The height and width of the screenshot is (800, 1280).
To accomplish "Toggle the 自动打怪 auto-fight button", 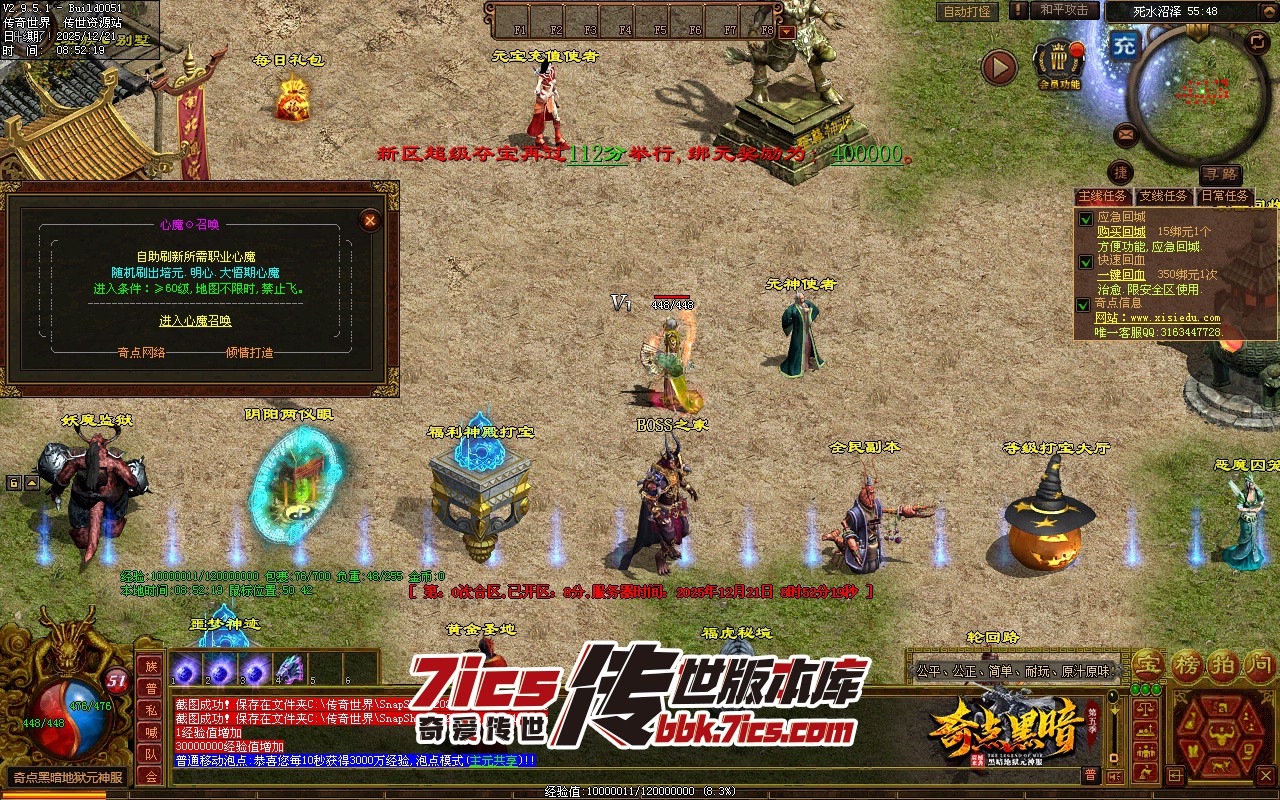I will [967, 11].
